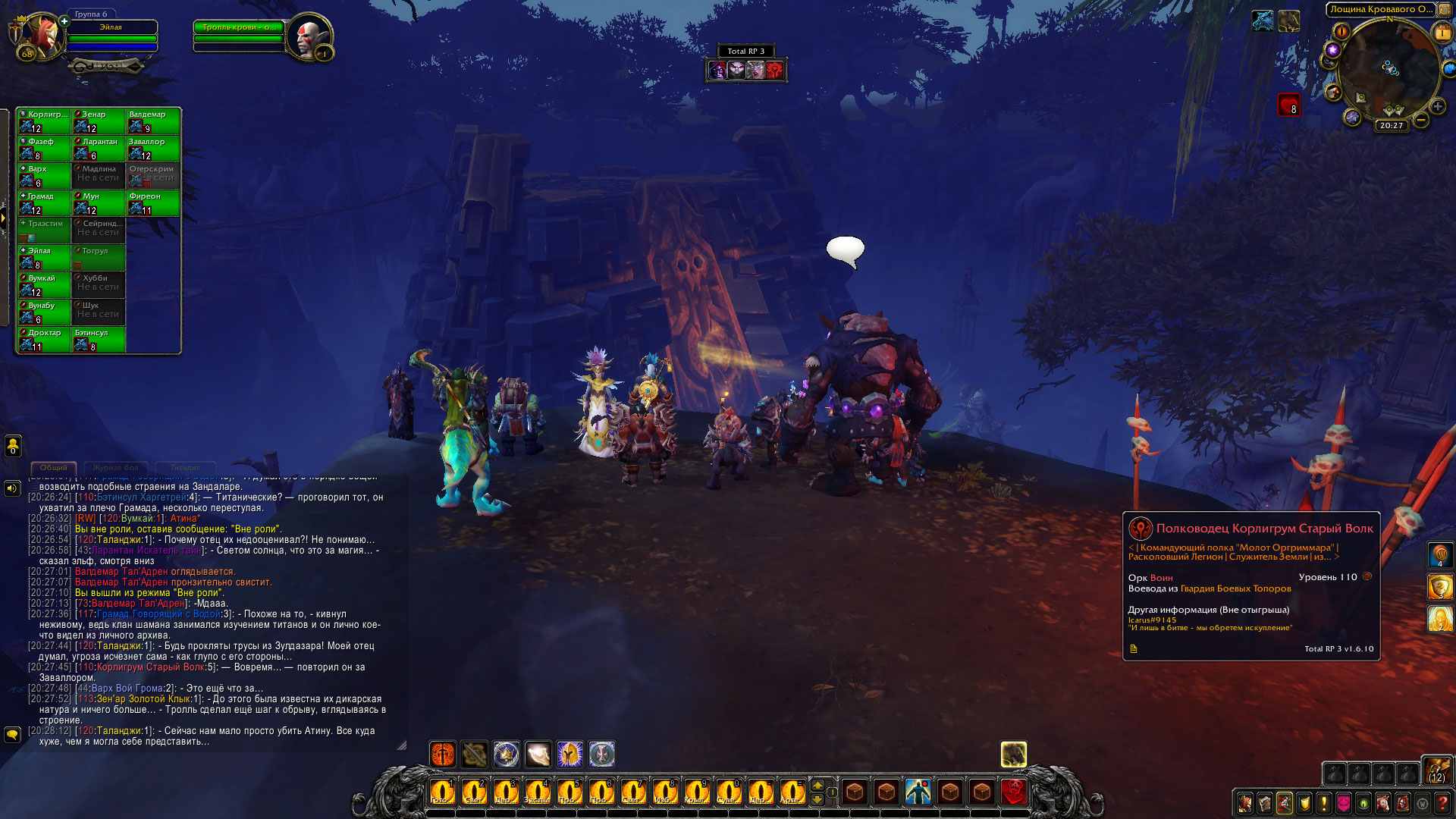Zoom in the minimap with the plus button
The height and width of the screenshot is (819, 1456).
click(x=1437, y=106)
